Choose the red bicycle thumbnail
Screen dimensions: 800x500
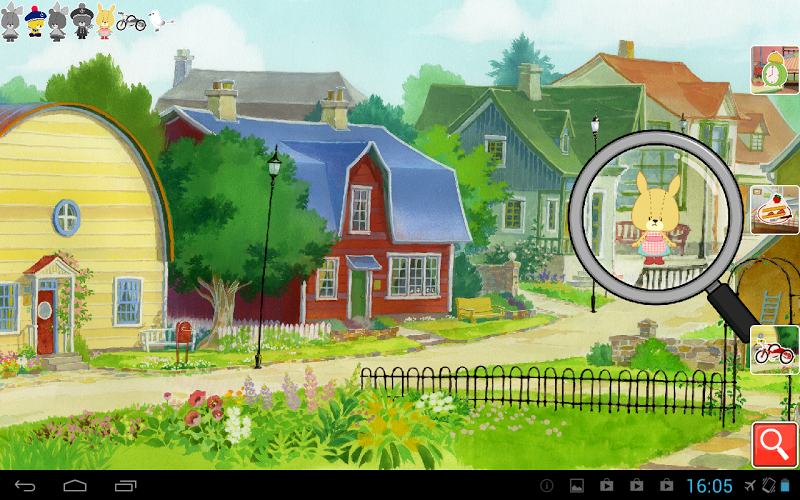pos(774,351)
